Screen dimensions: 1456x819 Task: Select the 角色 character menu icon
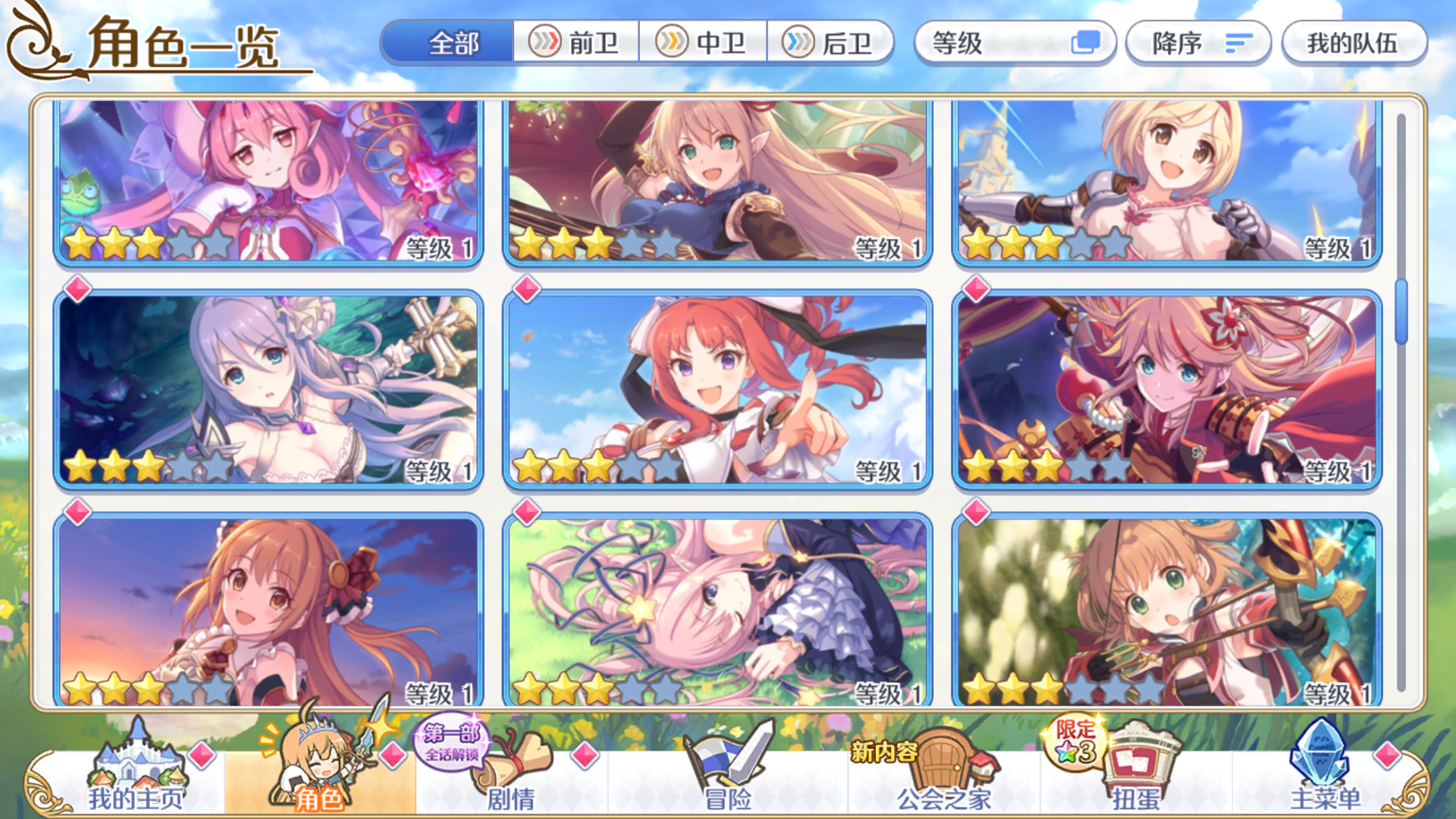pyautogui.click(x=318, y=762)
